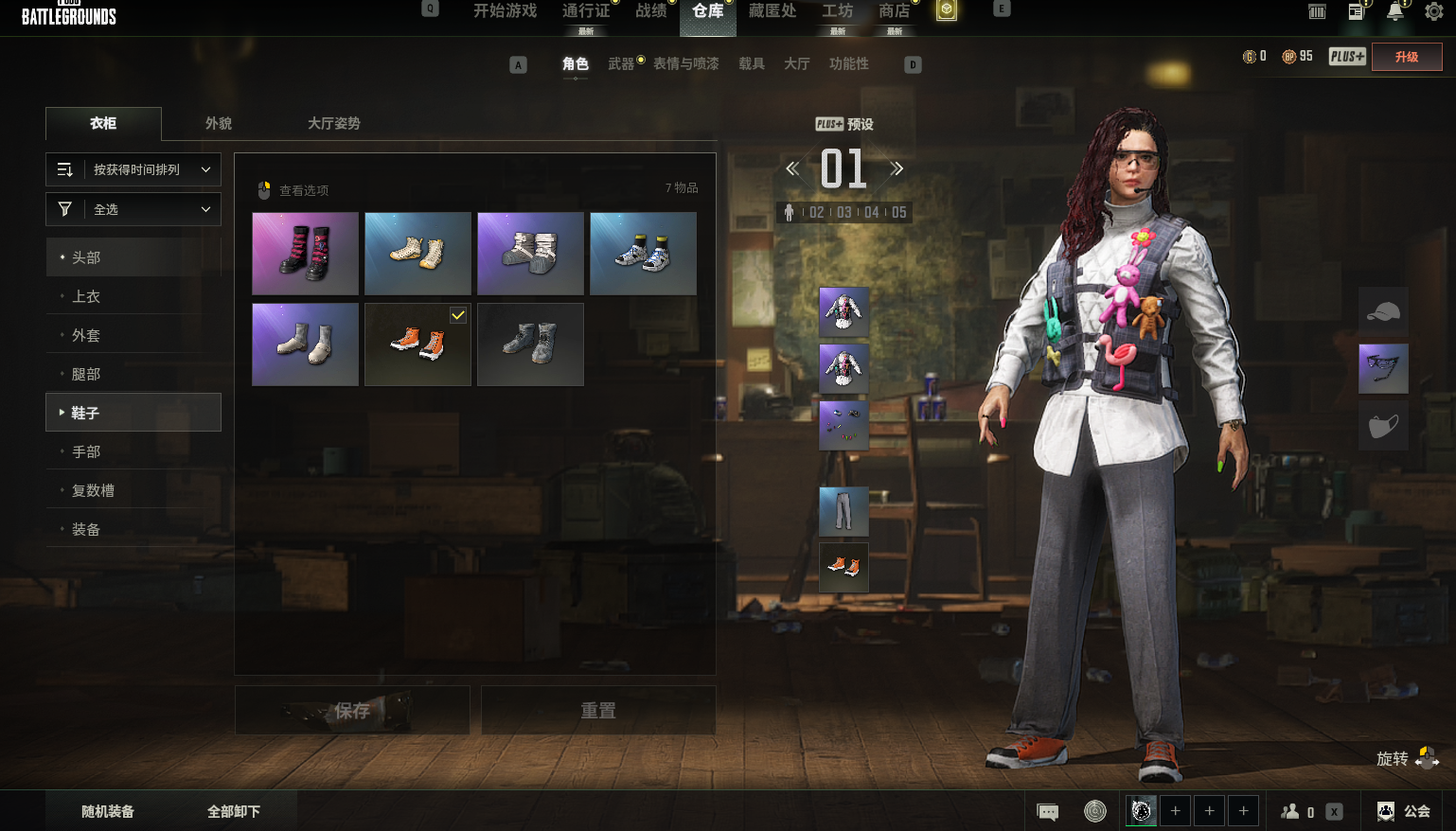Equip the orange sneakers item
Image resolution: width=1456 pixels, height=831 pixels.
pyautogui.click(x=417, y=345)
